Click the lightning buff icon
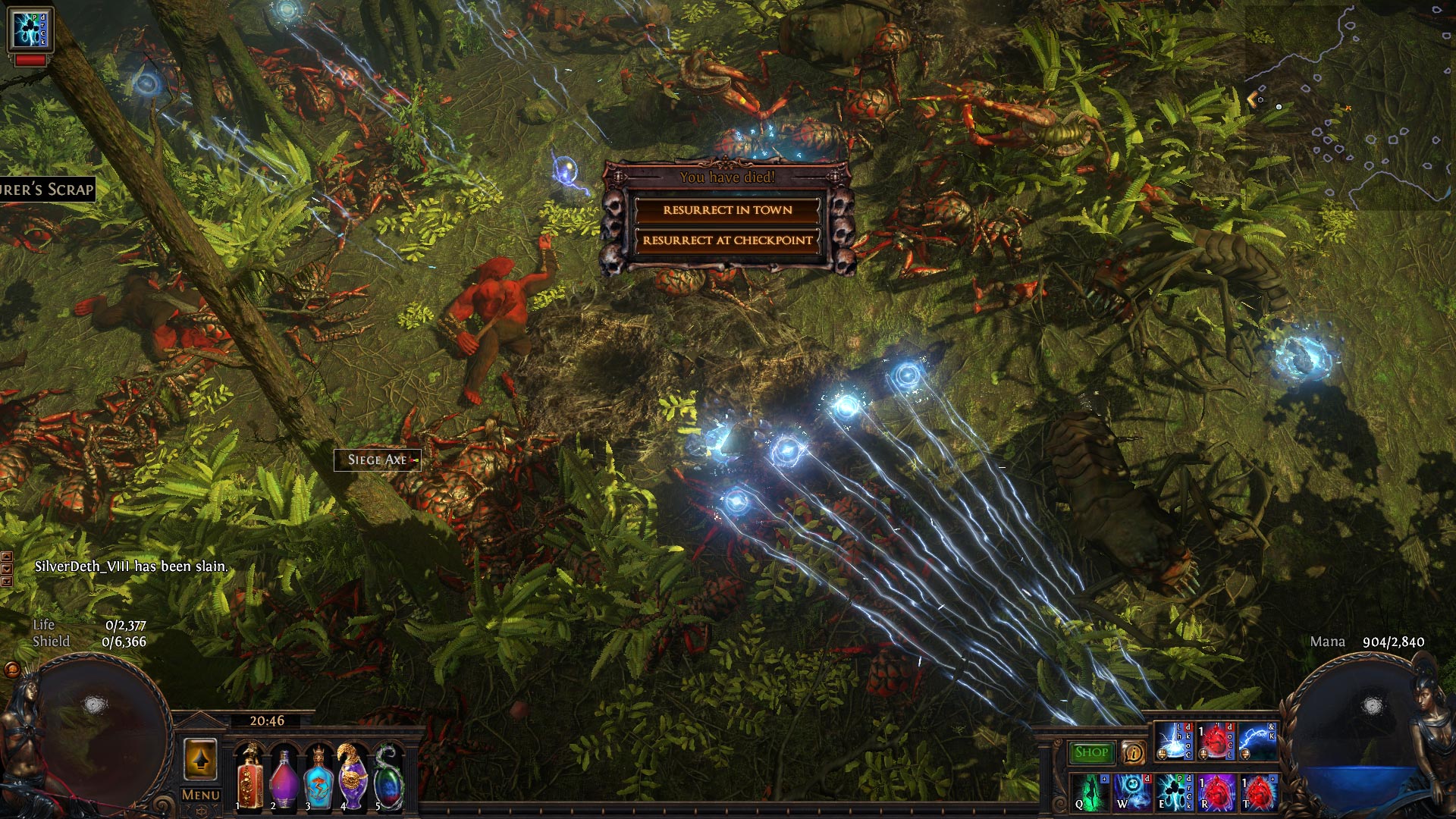The height and width of the screenshot is (819, 1456). pos(30,30)
